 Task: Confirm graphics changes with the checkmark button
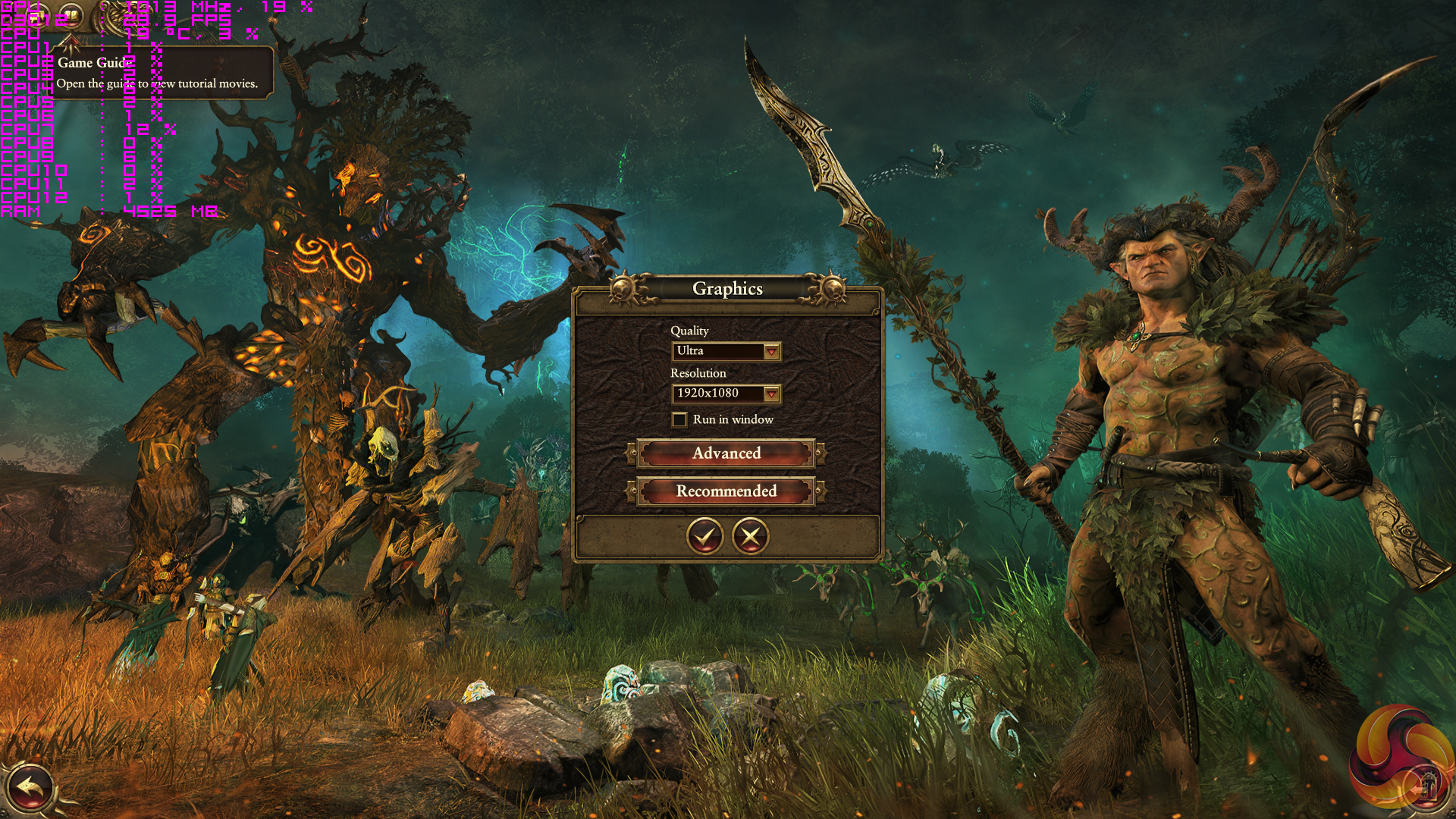(704, 537)
